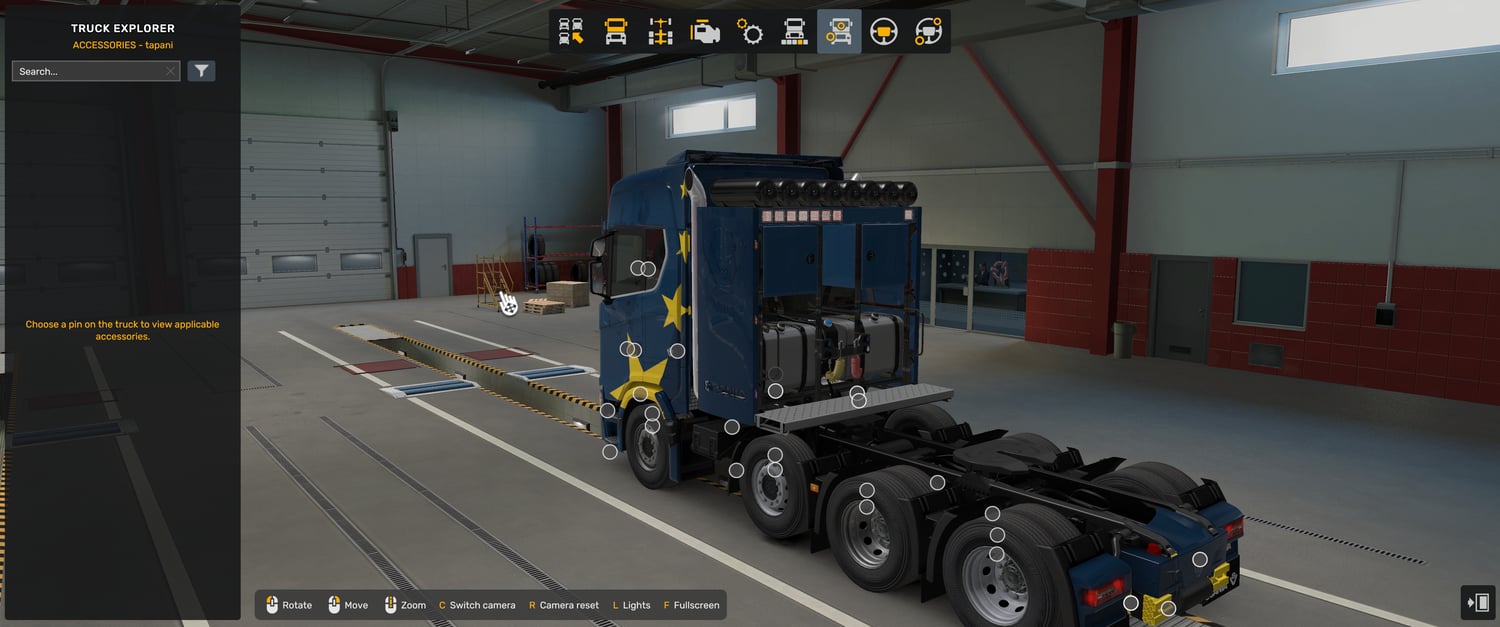Switch to the yellow cabin tab
Viewport: 1500px width, 627px height.
tap(616, 32)
